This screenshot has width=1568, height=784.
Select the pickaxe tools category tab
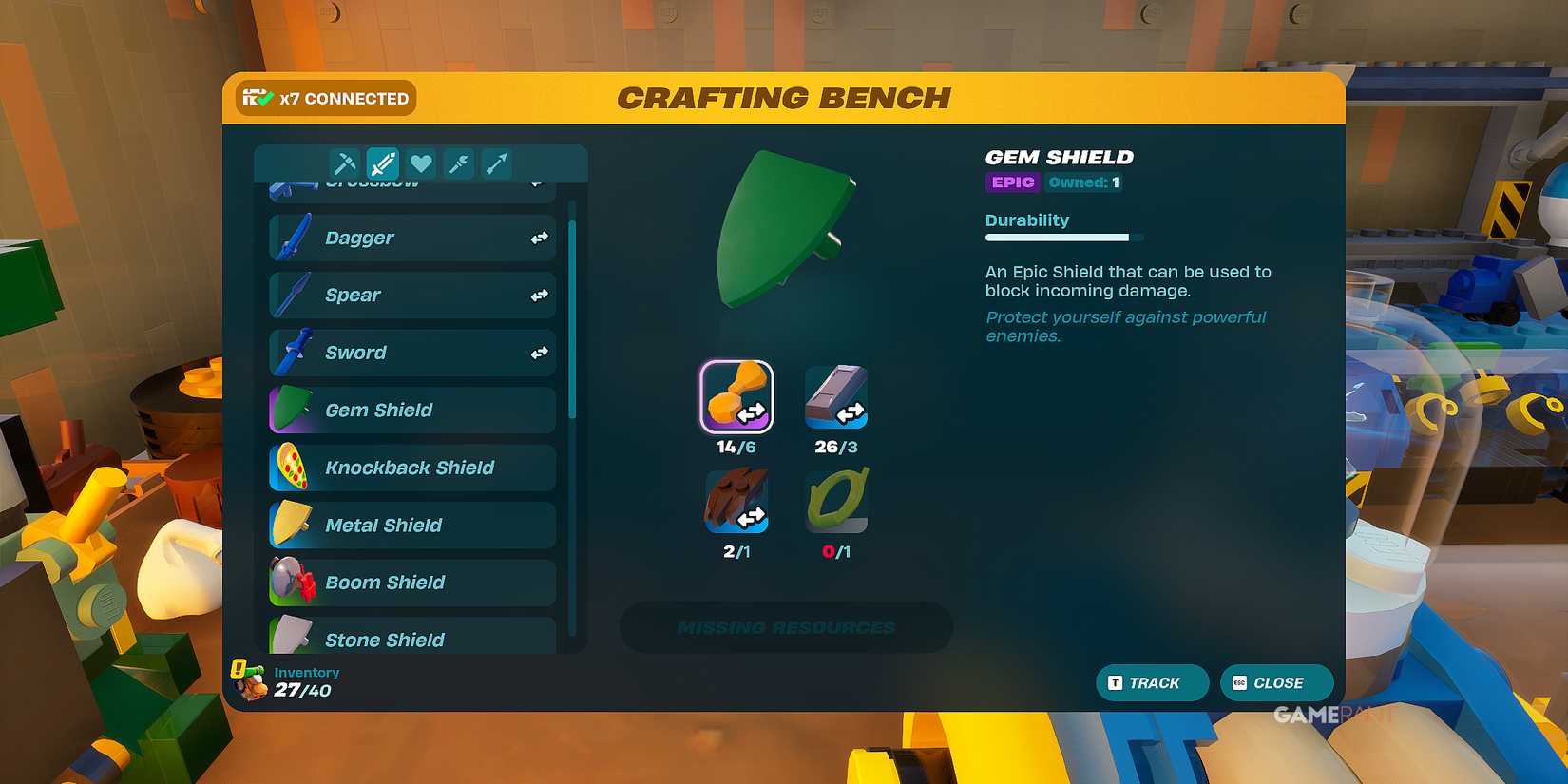coord(343,163)
